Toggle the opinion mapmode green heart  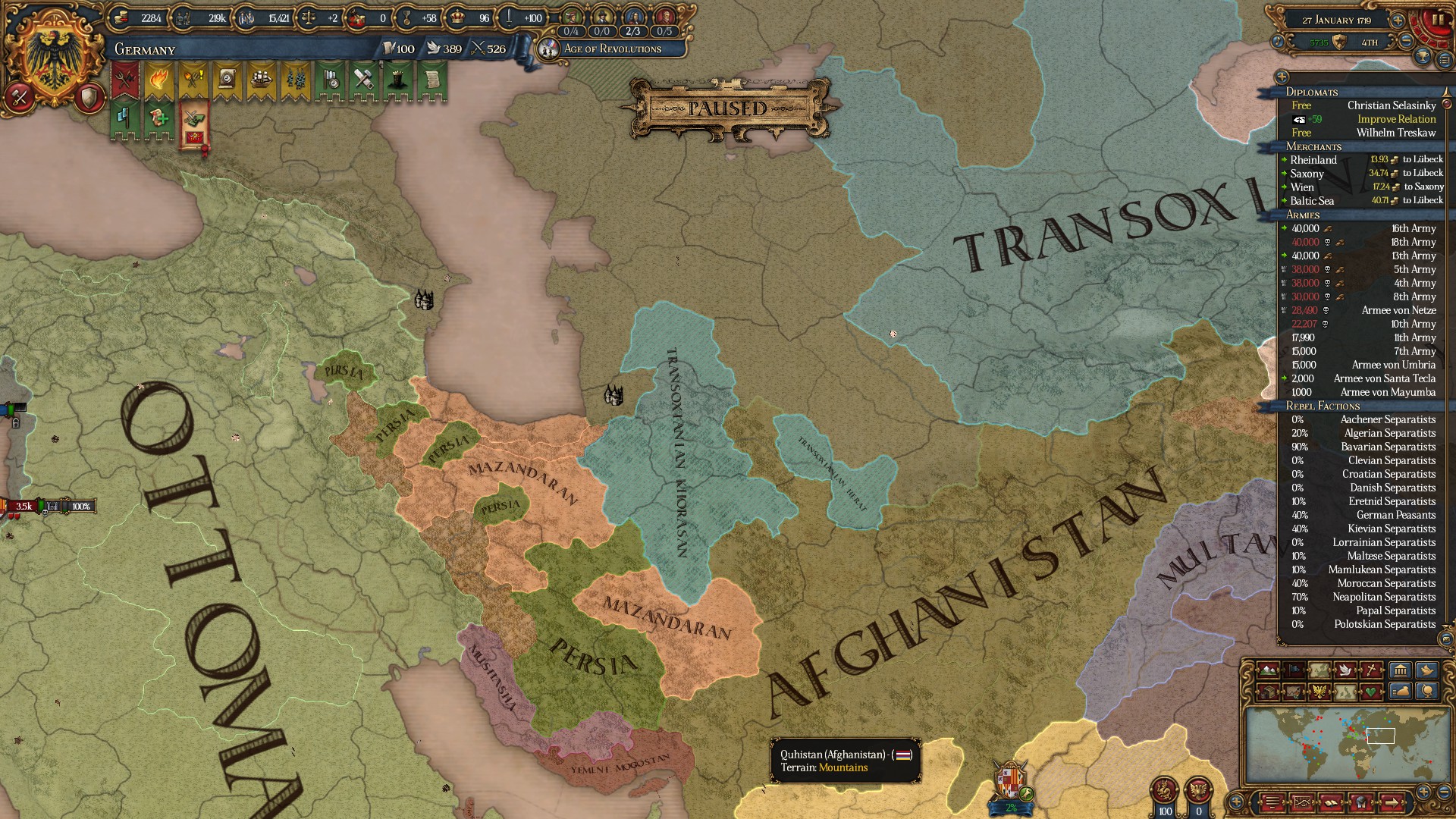tap(1371, 692)
